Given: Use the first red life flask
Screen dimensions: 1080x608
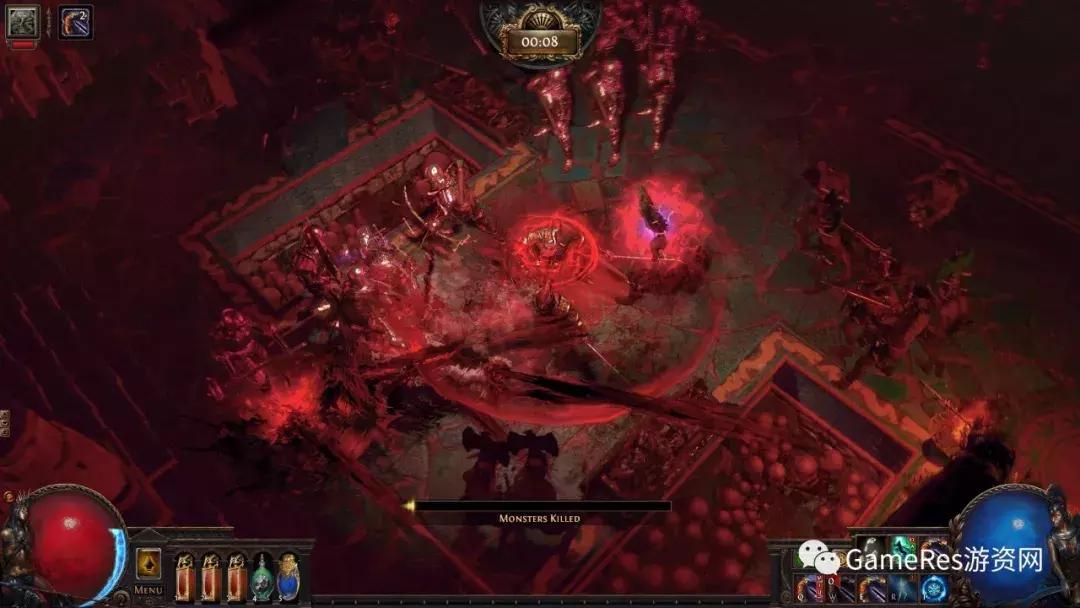Looking at the screenshot, I should click(186, 577).
